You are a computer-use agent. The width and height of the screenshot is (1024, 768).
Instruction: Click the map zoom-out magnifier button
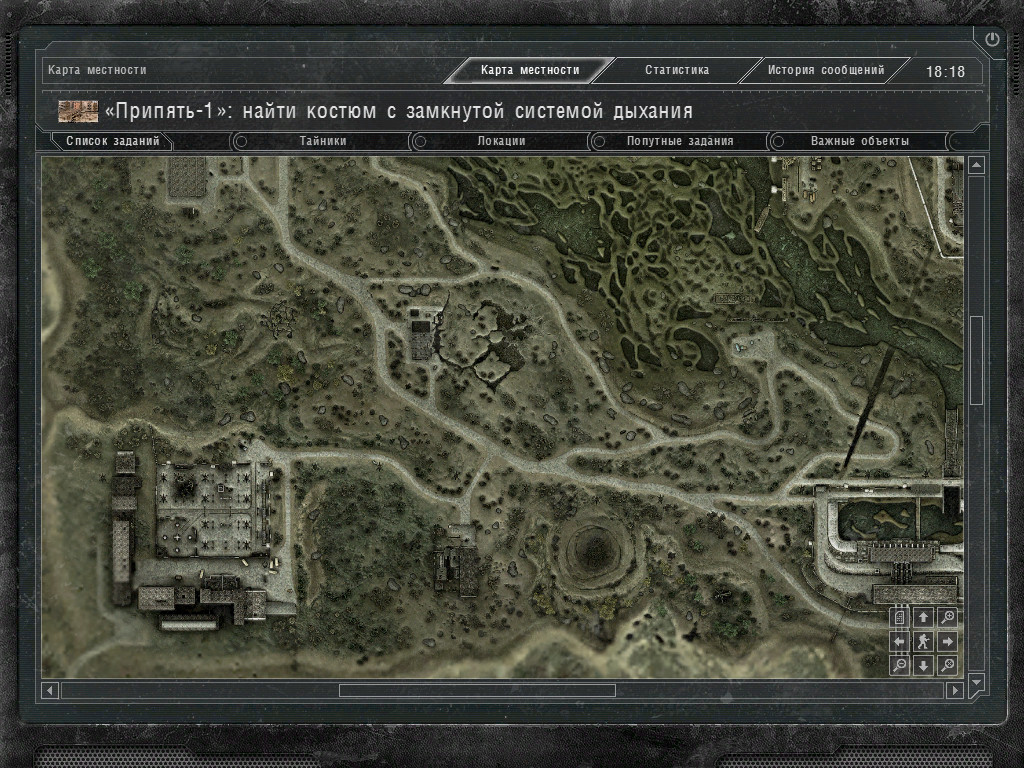click(900, 665)
